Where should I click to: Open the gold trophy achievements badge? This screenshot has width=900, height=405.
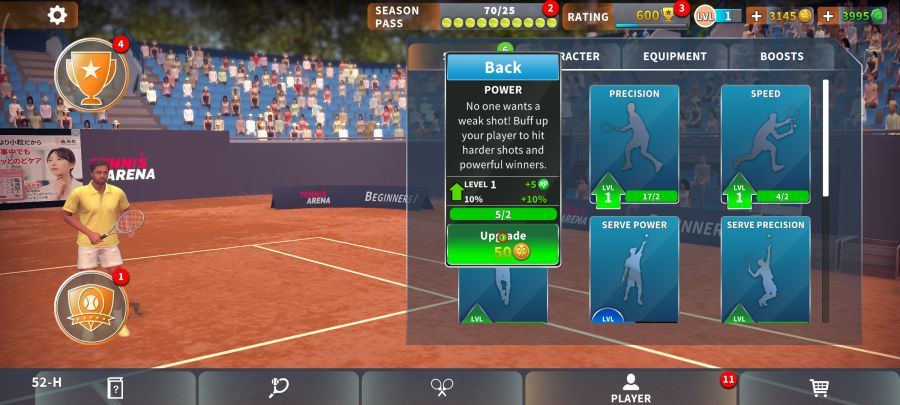(91, 74)
